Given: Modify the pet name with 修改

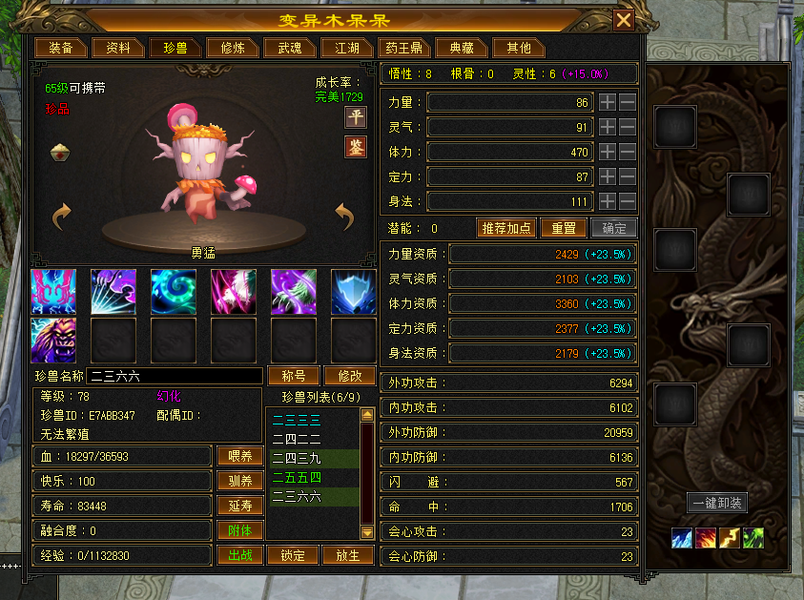Looking at the screenshot, I should pyautogui.click(x=350, y=376).
